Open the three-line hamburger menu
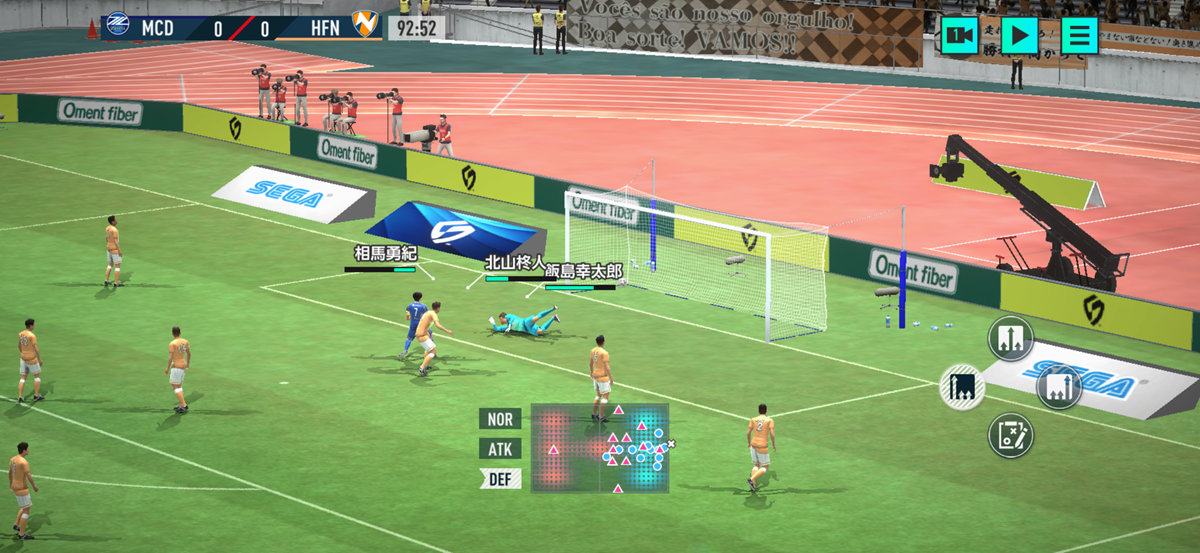This screenshot has height=553, width=1200. coord(1079,36)
